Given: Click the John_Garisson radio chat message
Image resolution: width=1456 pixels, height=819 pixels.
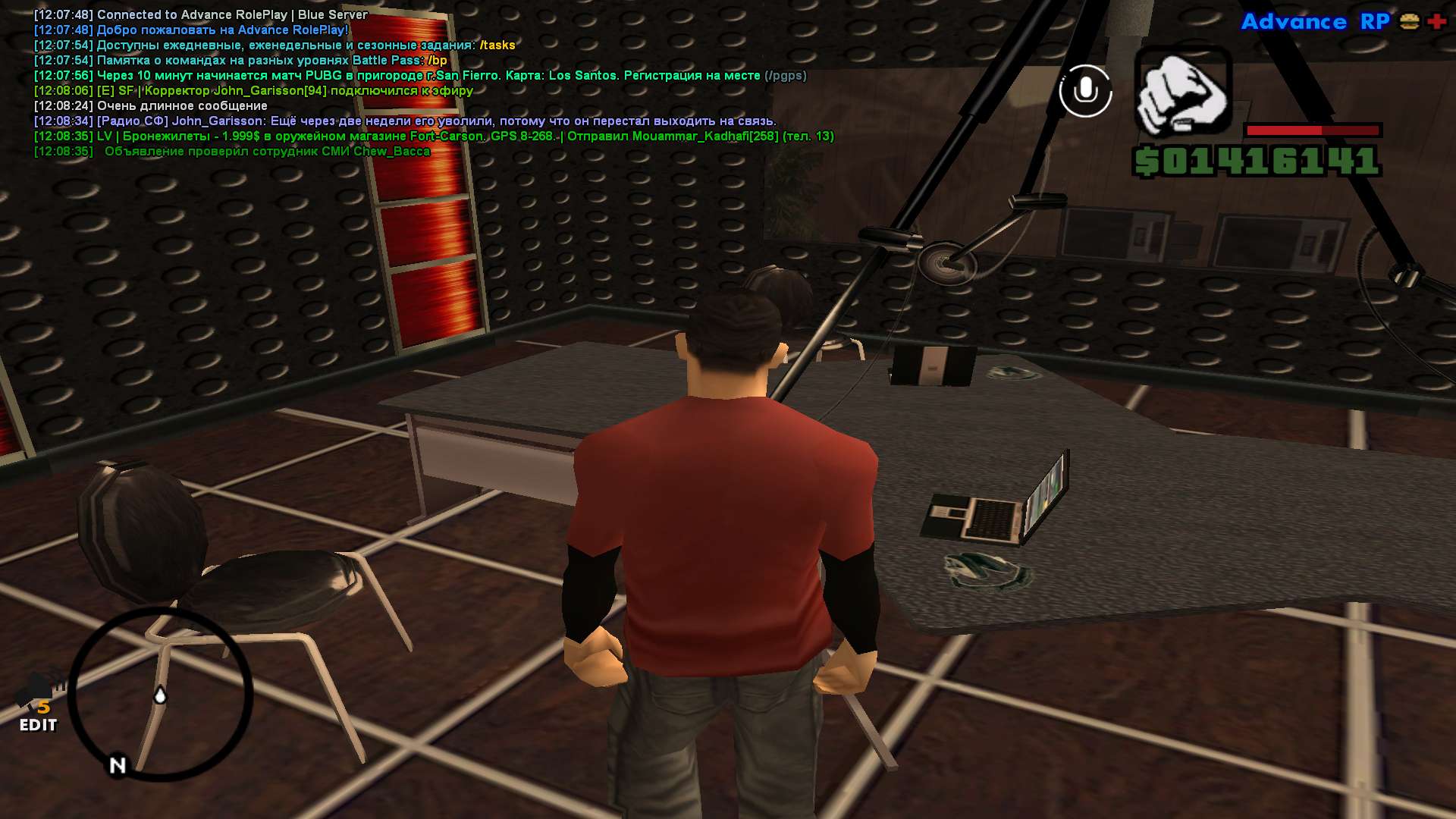Looking at the screenshot, I should pyautogui.click(x=405, y=121).
